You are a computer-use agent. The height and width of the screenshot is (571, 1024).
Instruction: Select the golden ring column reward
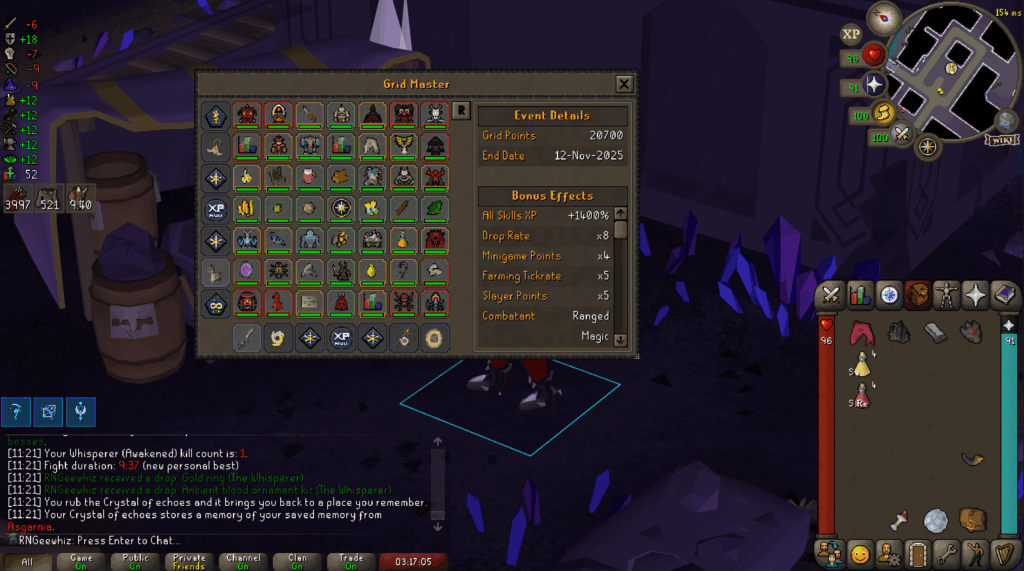click(x=435, y=338)
